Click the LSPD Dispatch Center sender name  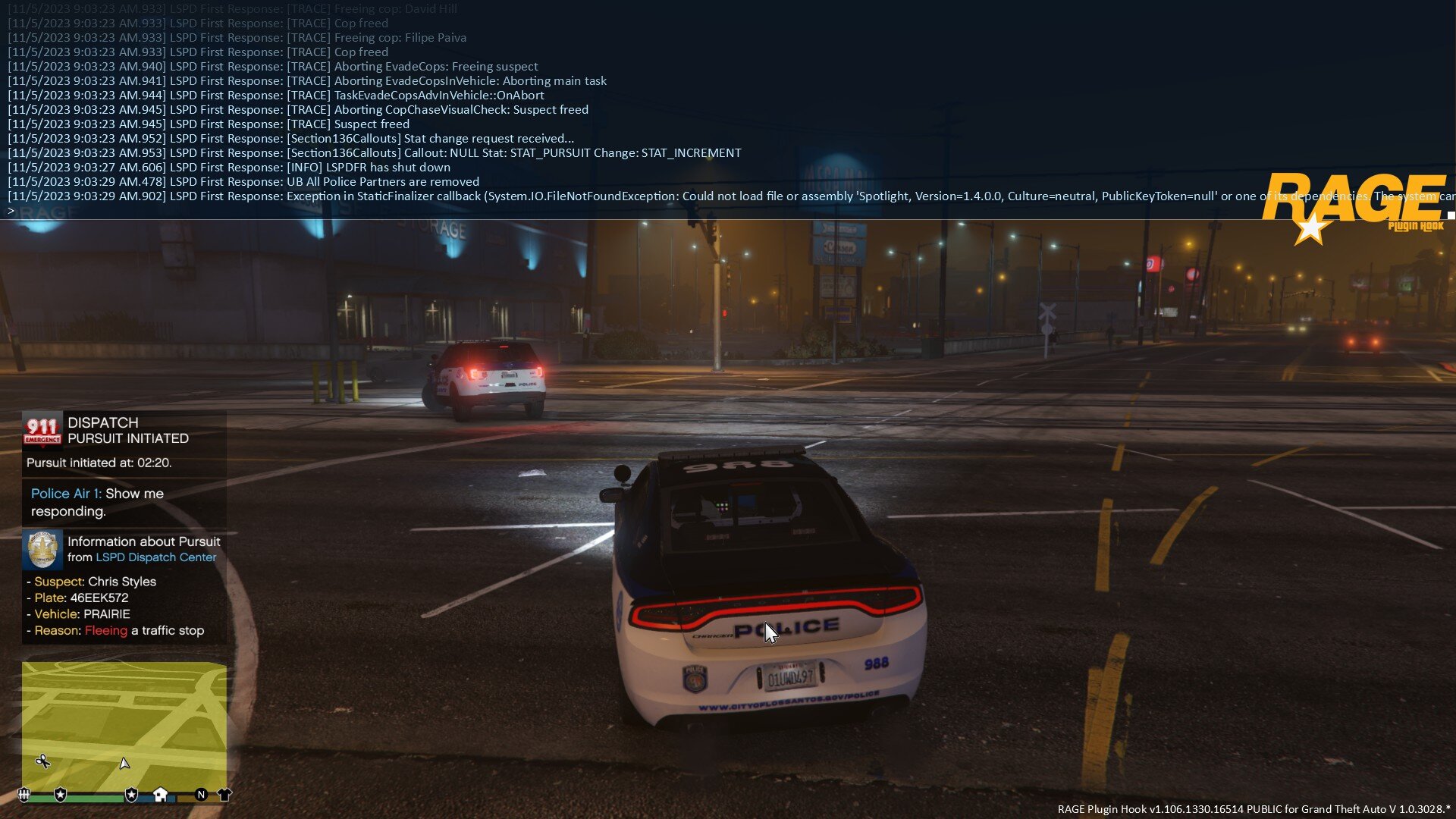point(155,557)
